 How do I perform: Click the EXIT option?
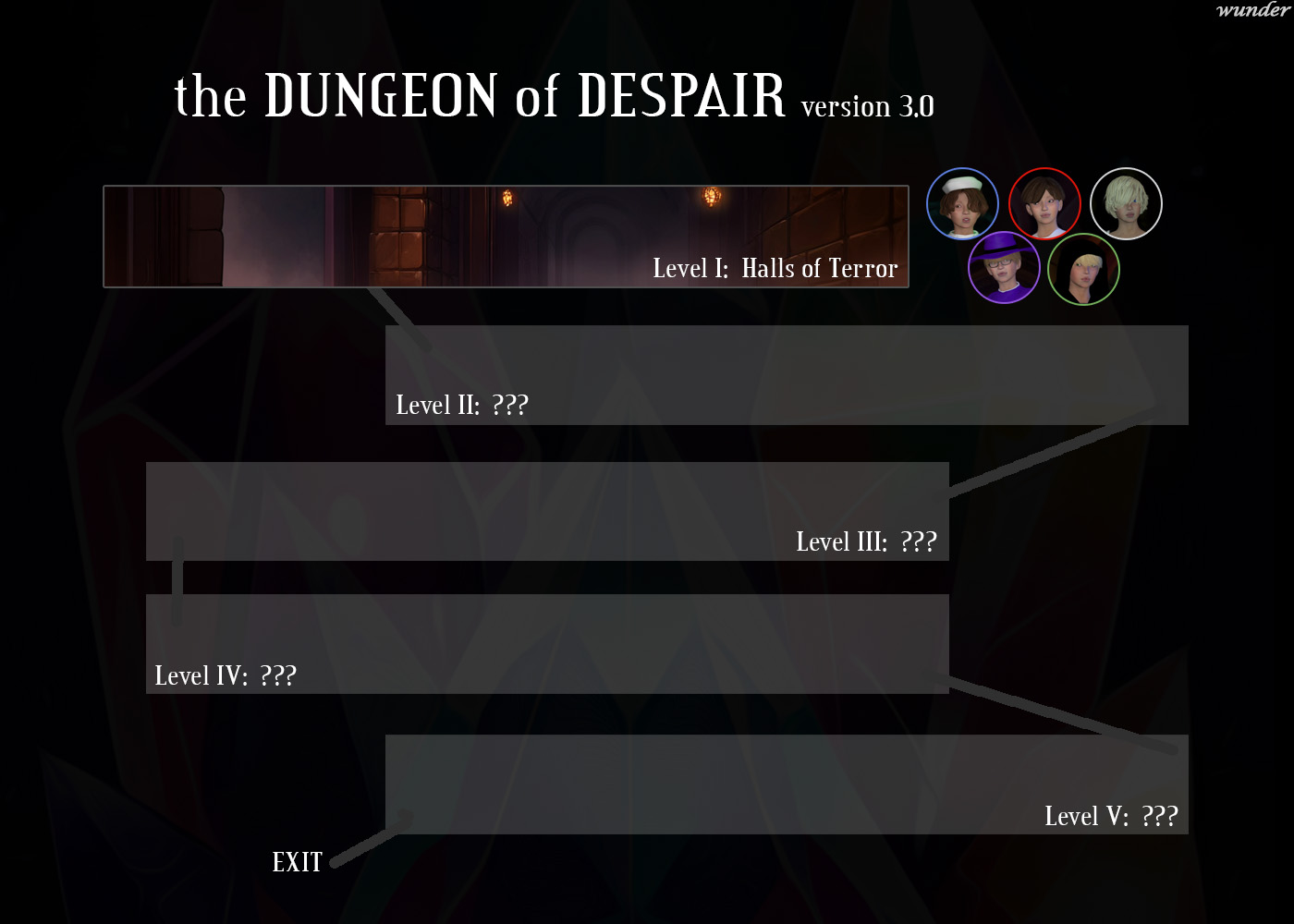pyautogui.click(x=296, y=861)
